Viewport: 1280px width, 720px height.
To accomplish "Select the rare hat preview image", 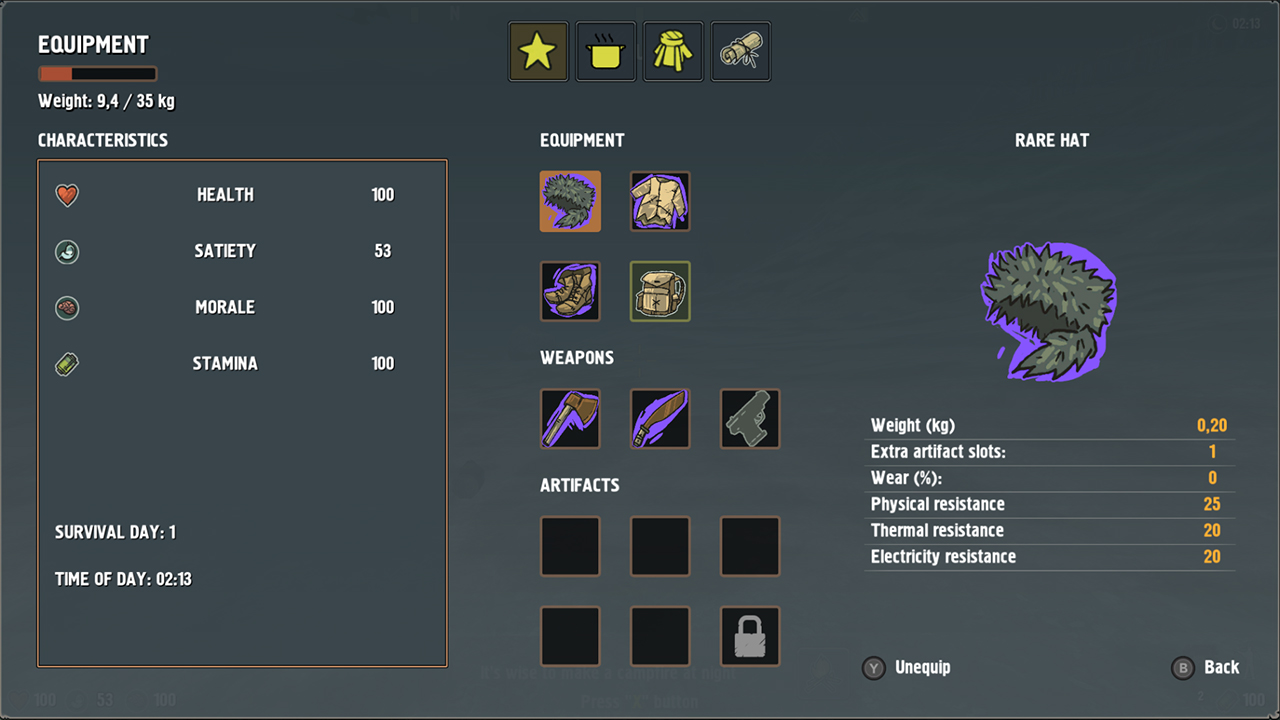I will click(x=1048, y=310).
